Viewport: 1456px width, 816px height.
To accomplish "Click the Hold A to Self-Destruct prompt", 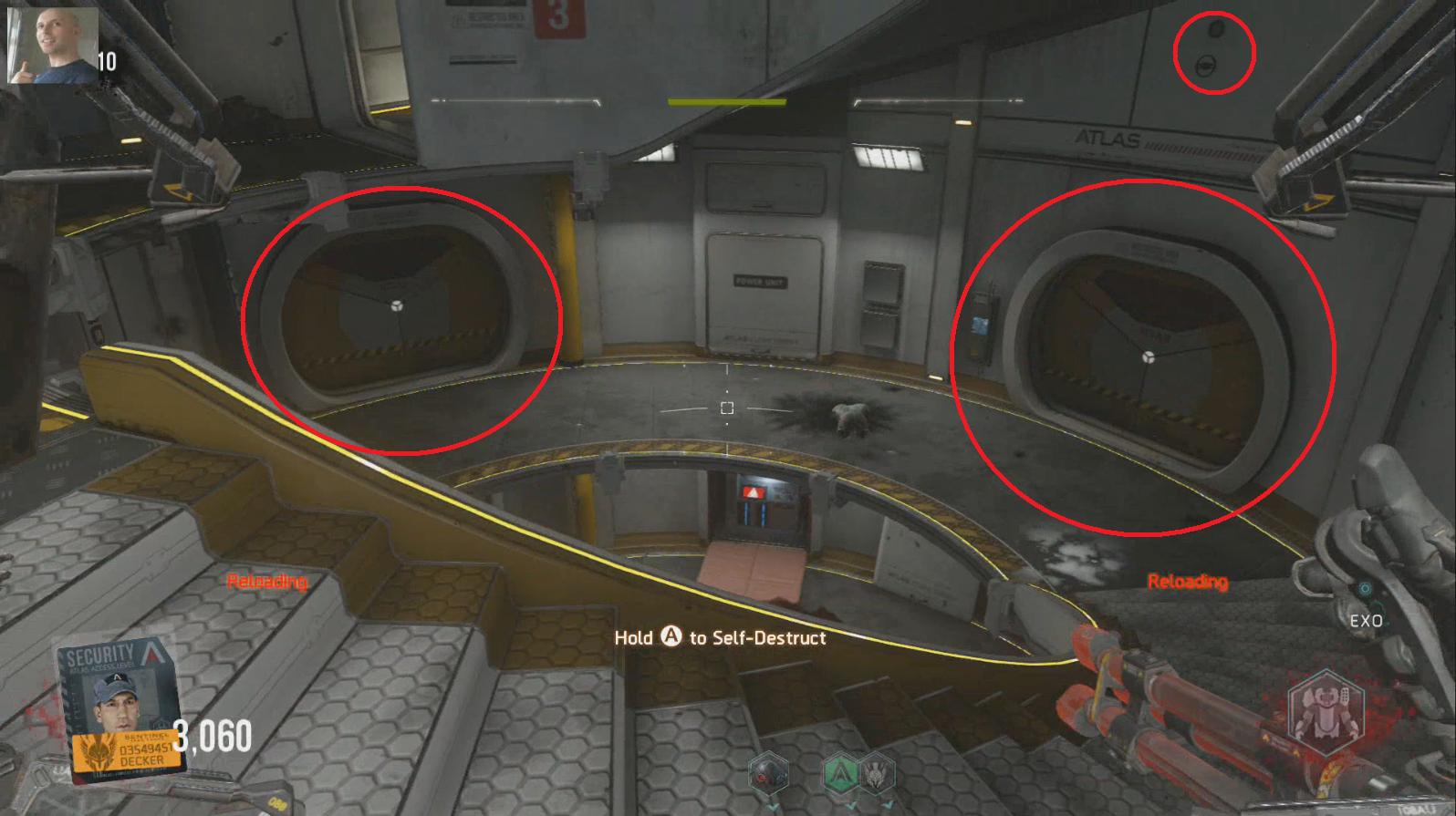I will 721,638.
